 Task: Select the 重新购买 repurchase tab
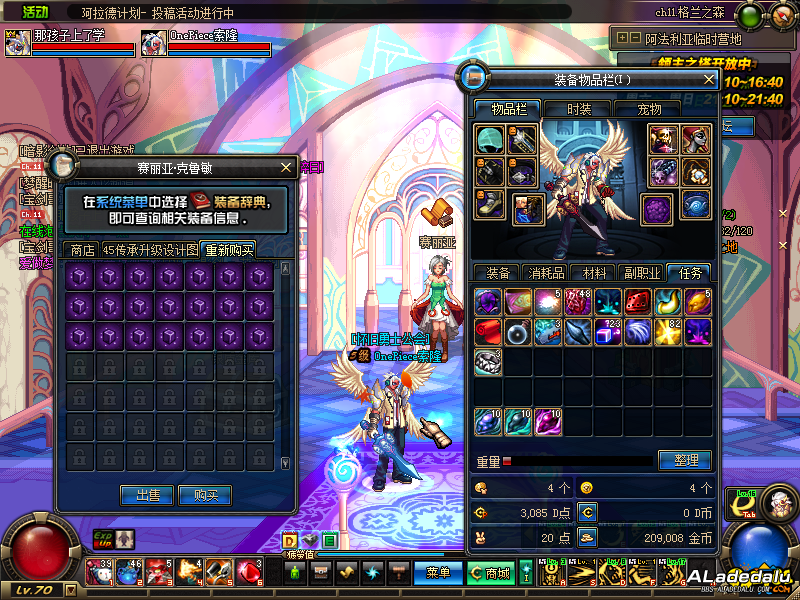228,250
